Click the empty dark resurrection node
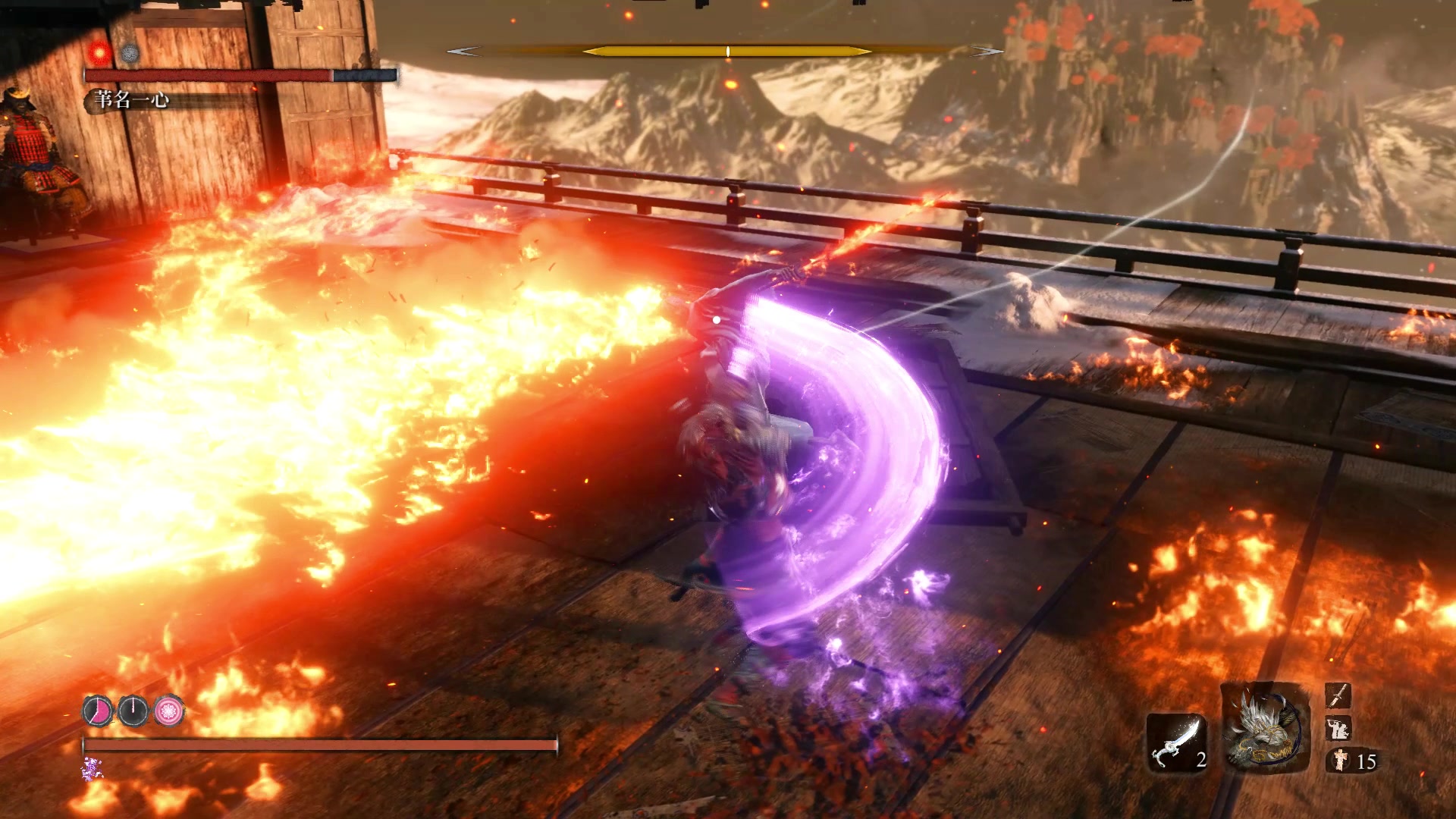The image size is (1456, 819). pos(133,711)
